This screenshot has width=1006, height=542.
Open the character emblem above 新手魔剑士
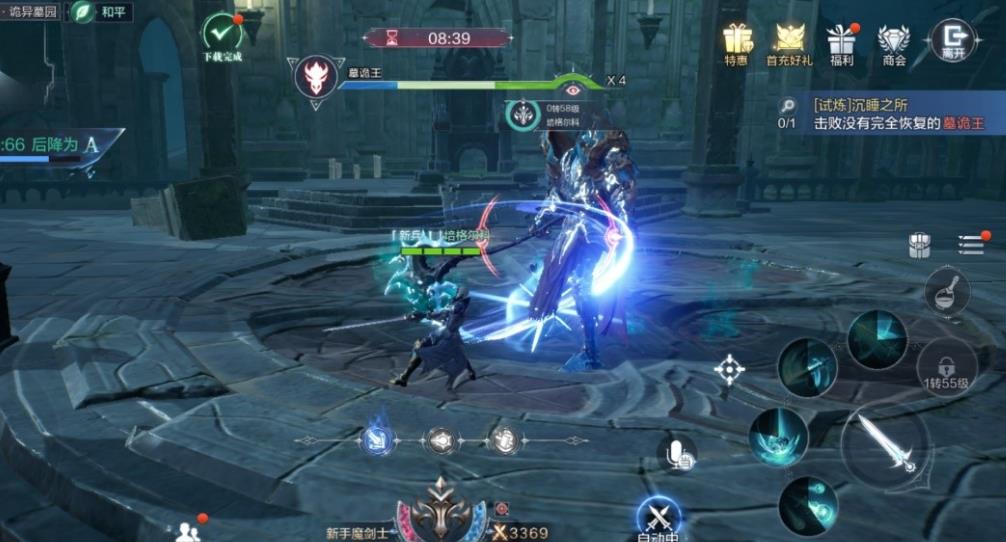pos(441,503)
